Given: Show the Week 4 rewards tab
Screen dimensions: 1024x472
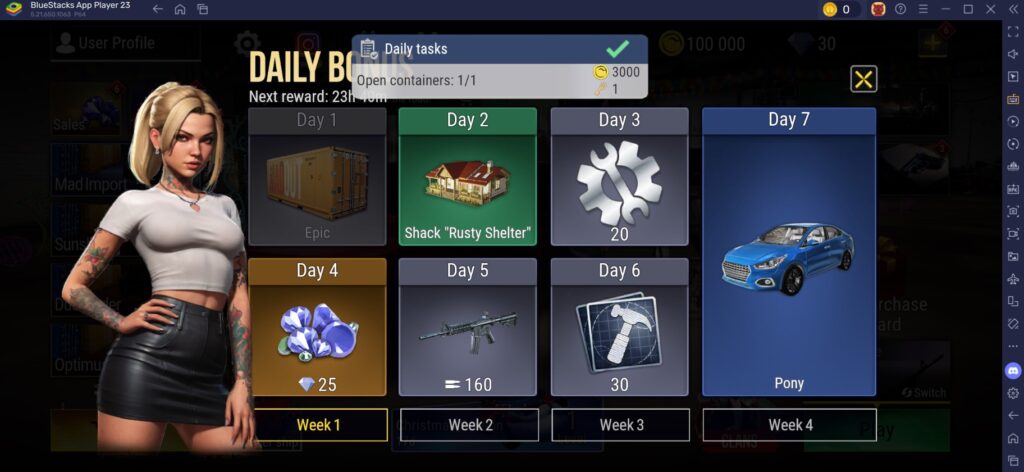Looking at the screenshot, I should 790,425.
